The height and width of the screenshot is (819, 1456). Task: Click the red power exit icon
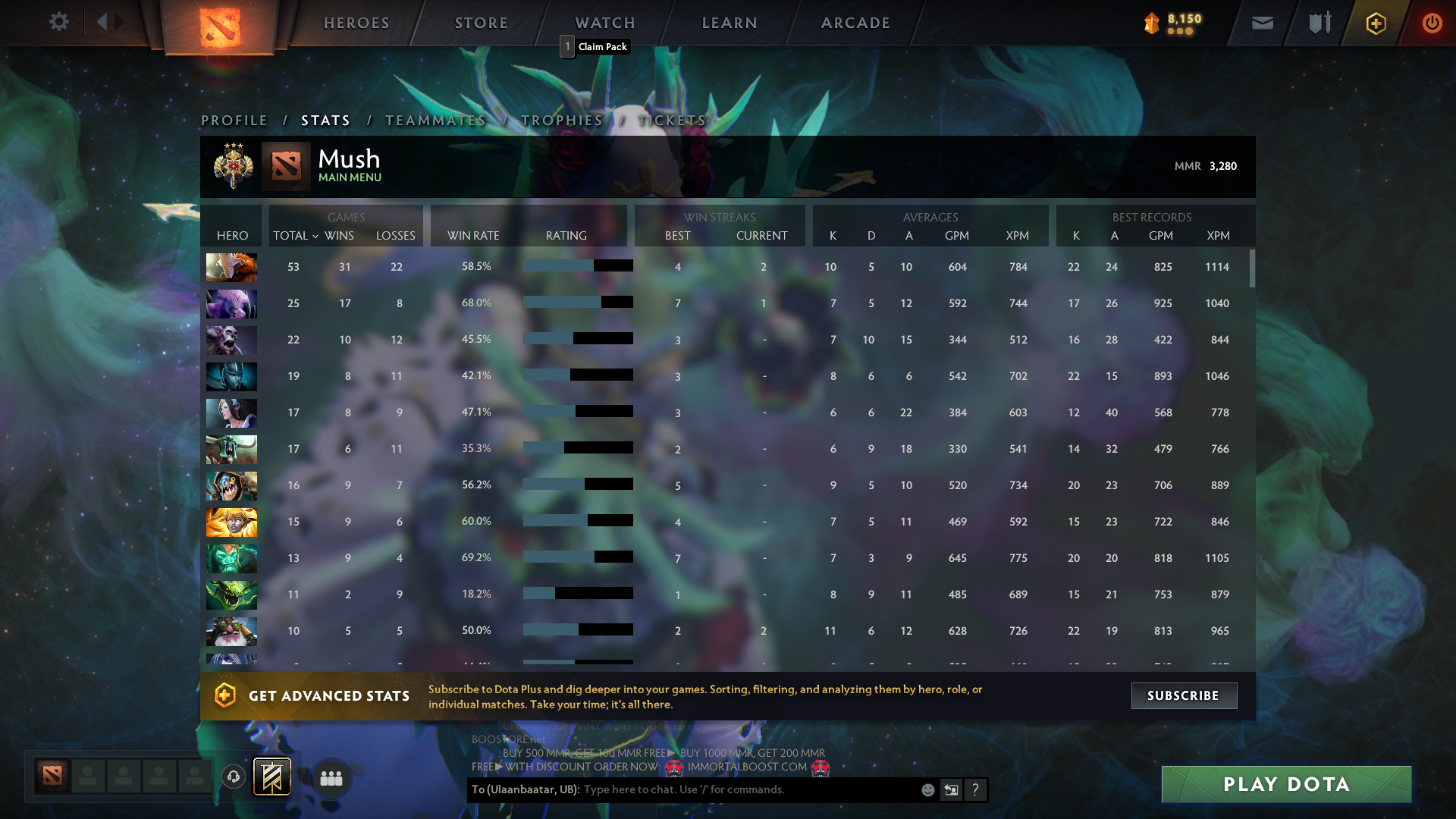coord(1432,23)
